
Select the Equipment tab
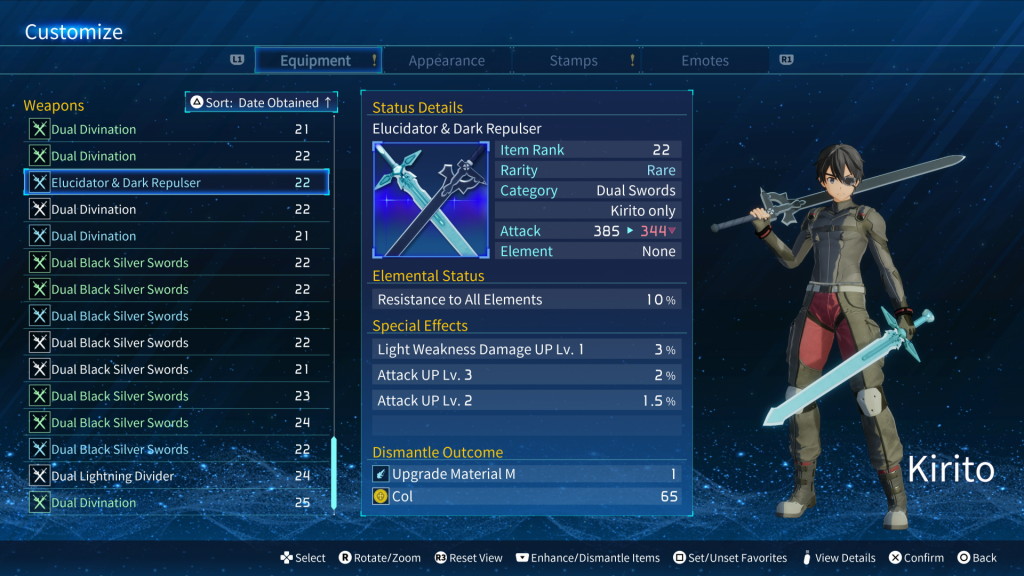coord(316,61)
